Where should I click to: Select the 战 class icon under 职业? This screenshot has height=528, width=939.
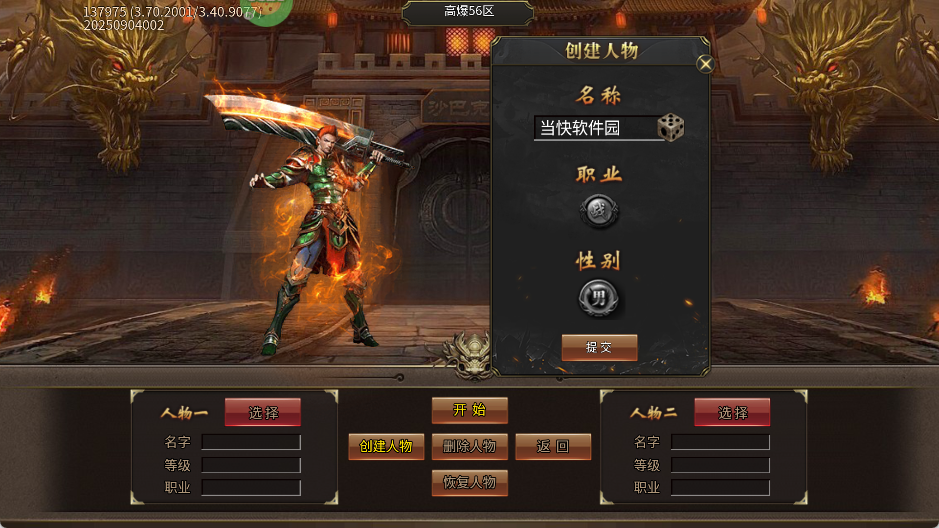click(600, 211)
